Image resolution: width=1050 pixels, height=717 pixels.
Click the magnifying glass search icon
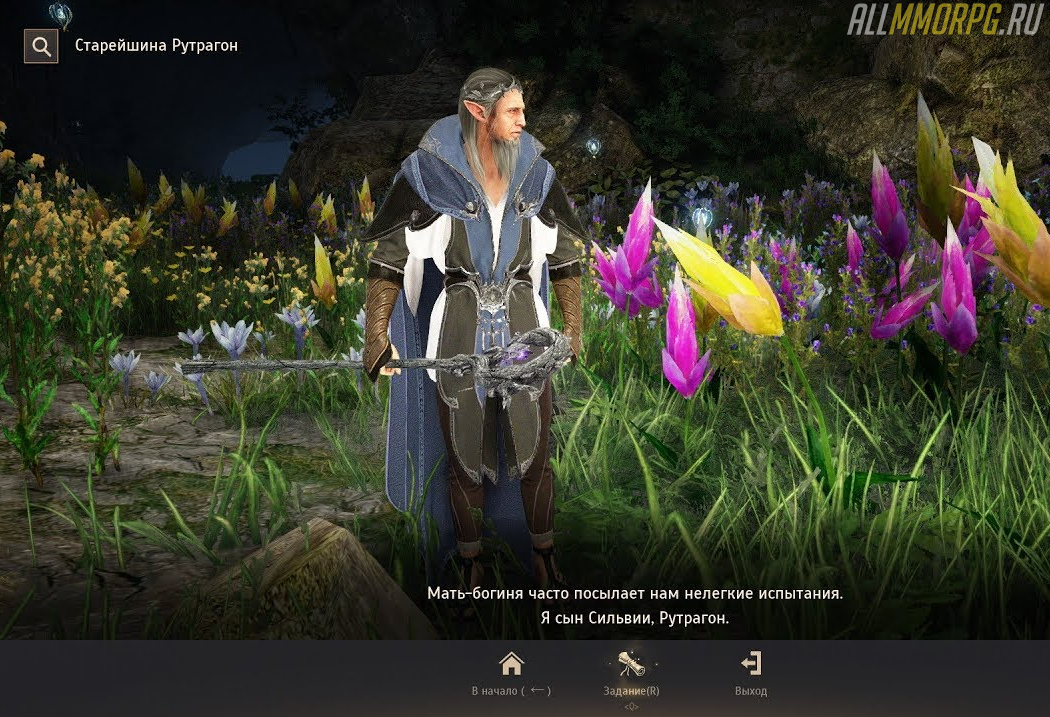click(x=41, y=46)
